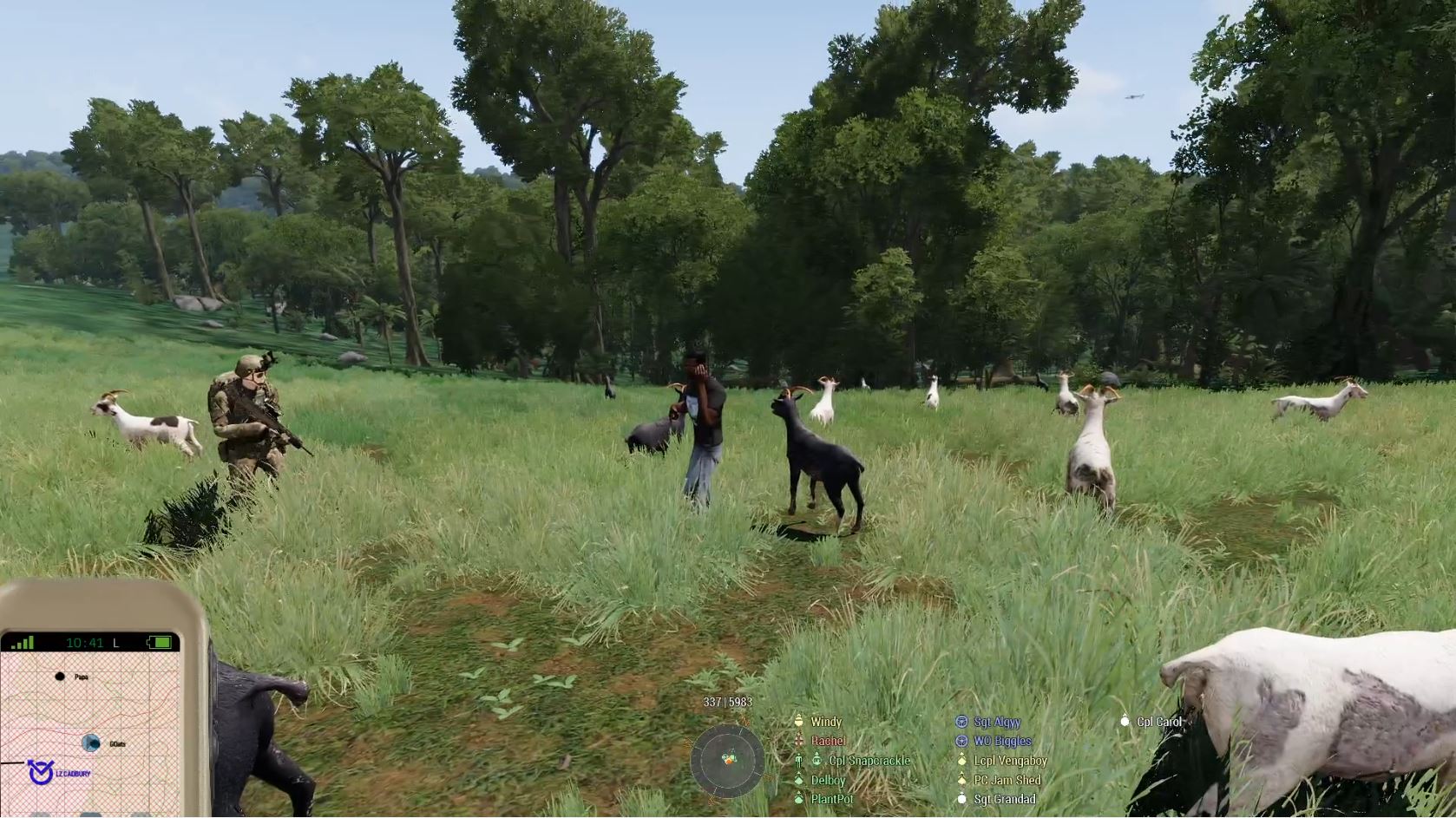Select Windy in the squad list
Viewport: 1456px width, 818px height.
click(825, 722)
